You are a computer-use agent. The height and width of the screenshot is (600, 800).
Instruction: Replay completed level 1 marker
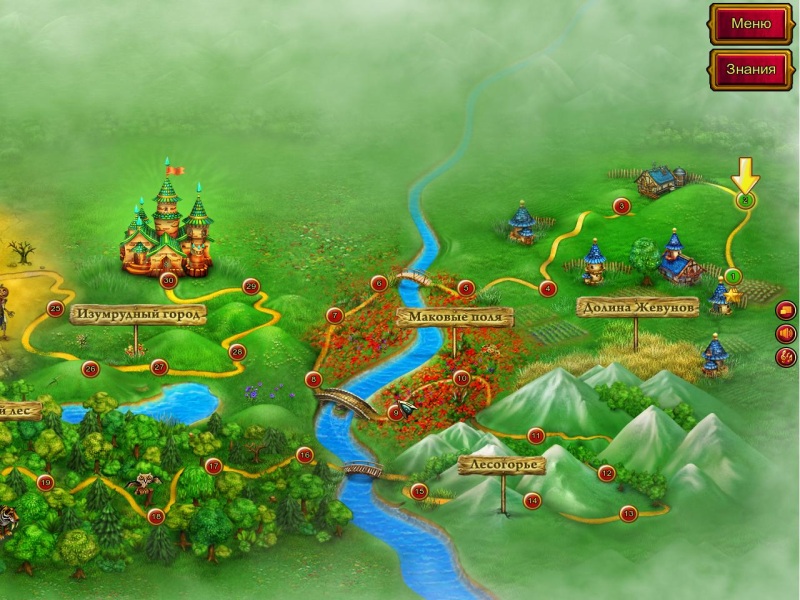733,276
